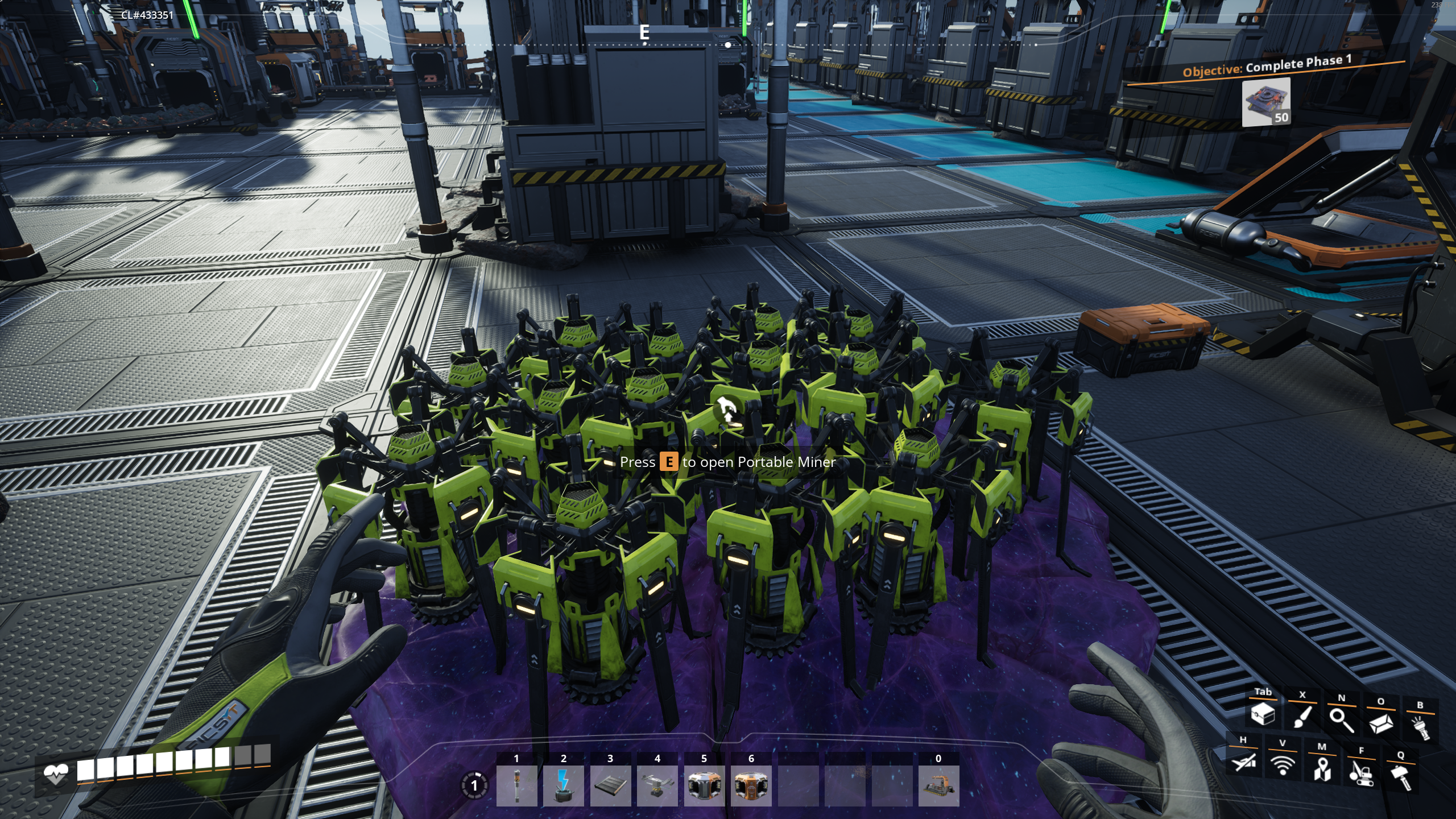The width and height of the screenshot is (1456, 819).
Task: Select the power pole in hotbar slot 1
Action: click(516, 785)
